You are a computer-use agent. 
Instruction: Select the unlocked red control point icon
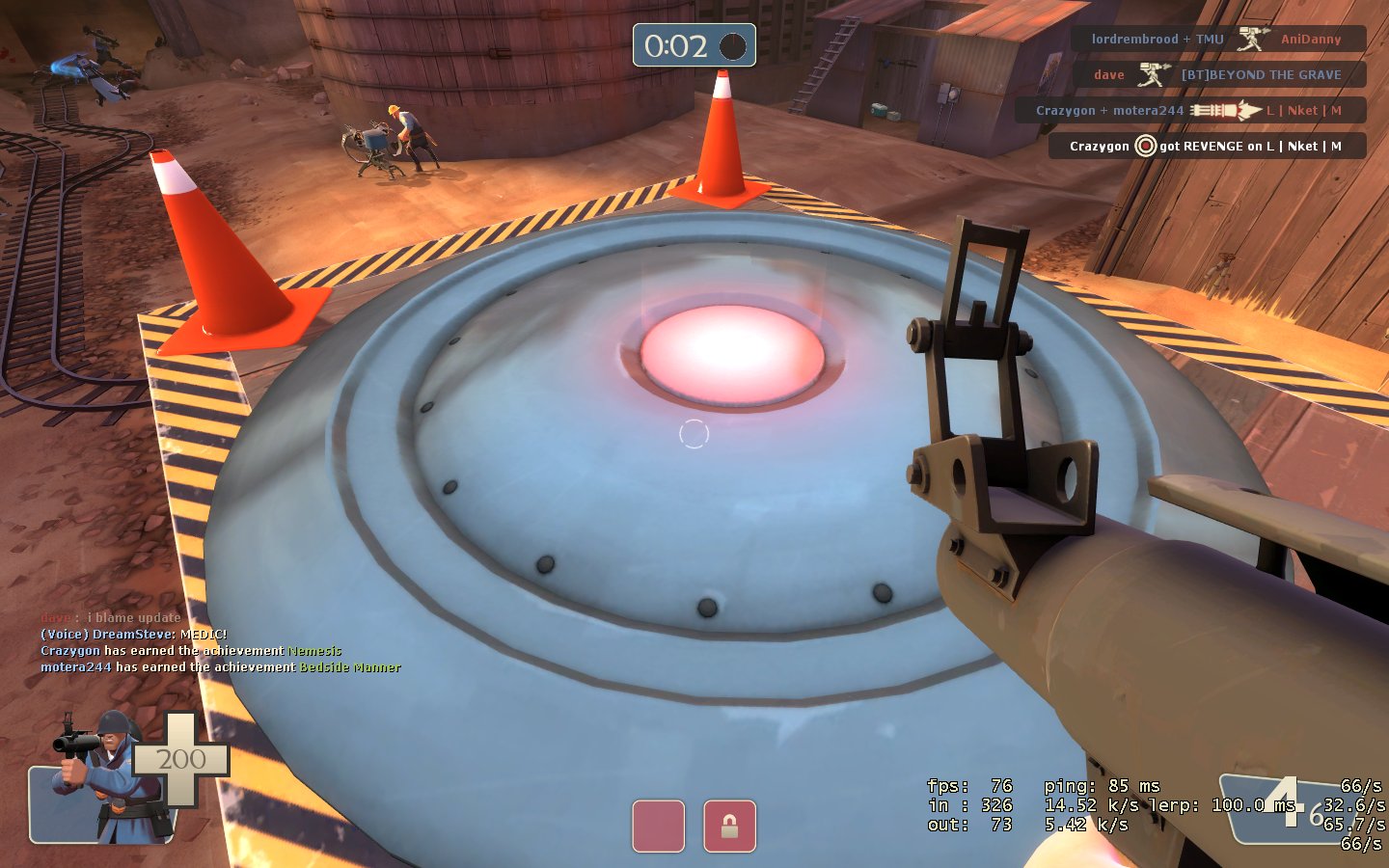coord(659,827)
